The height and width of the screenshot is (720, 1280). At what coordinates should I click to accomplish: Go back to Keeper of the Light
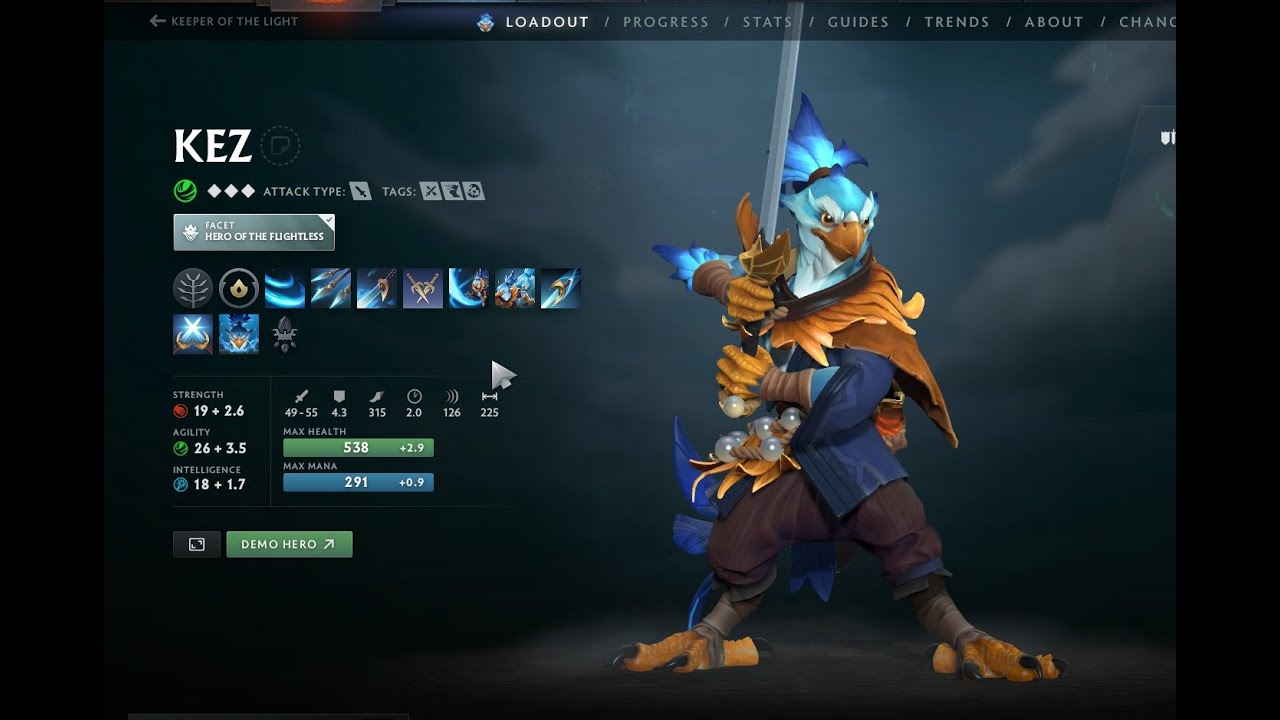(224, 21)
